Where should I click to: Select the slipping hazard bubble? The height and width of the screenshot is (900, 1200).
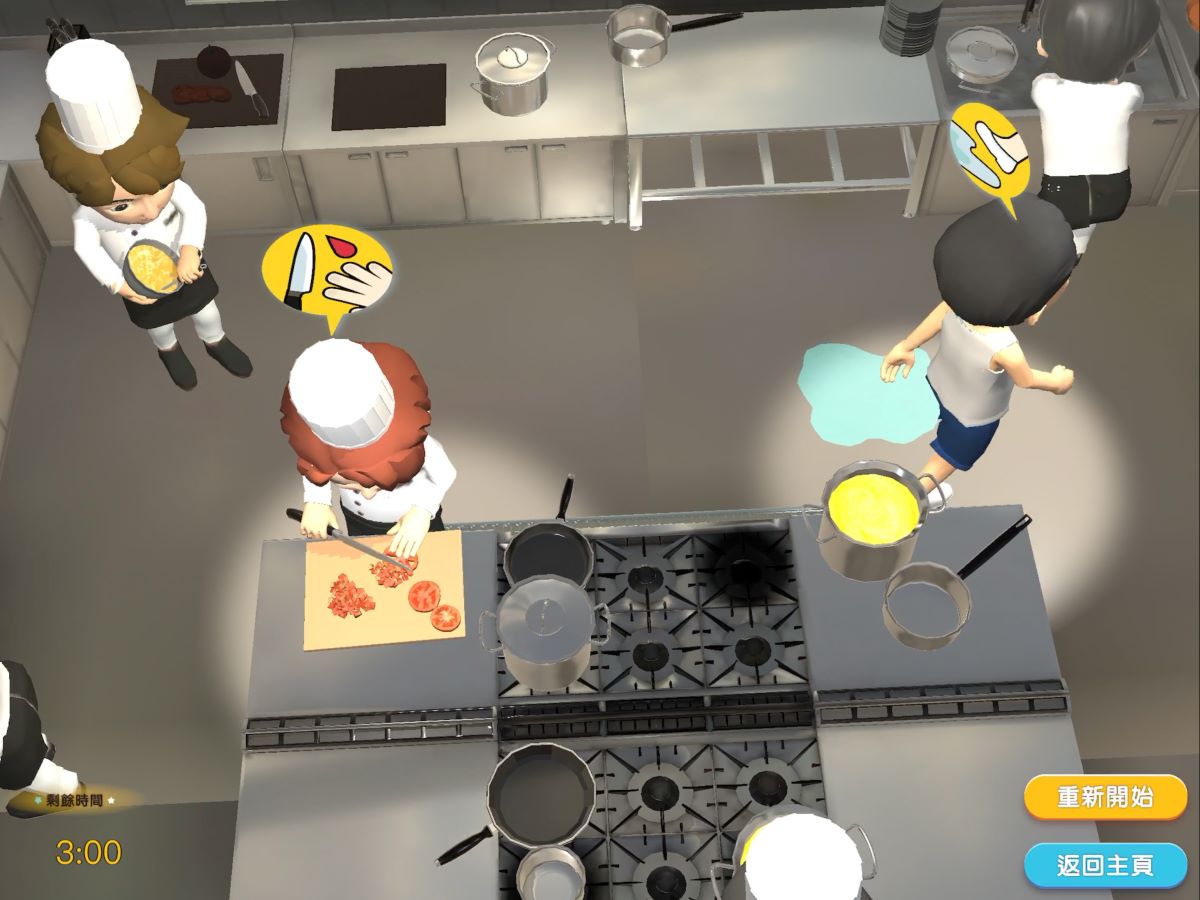point(988,152)
